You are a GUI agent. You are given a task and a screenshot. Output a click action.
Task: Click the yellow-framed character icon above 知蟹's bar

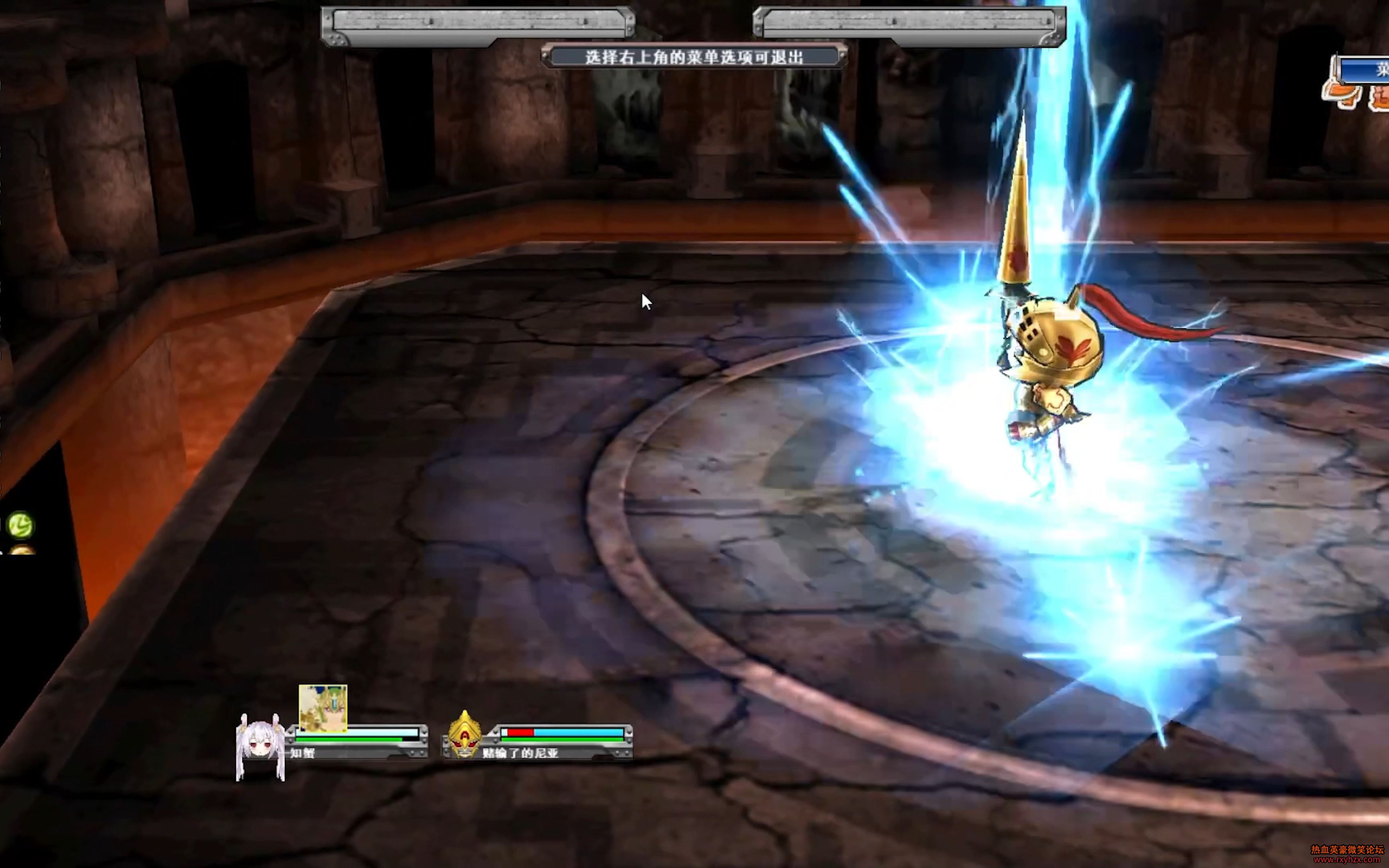point(323,708)
